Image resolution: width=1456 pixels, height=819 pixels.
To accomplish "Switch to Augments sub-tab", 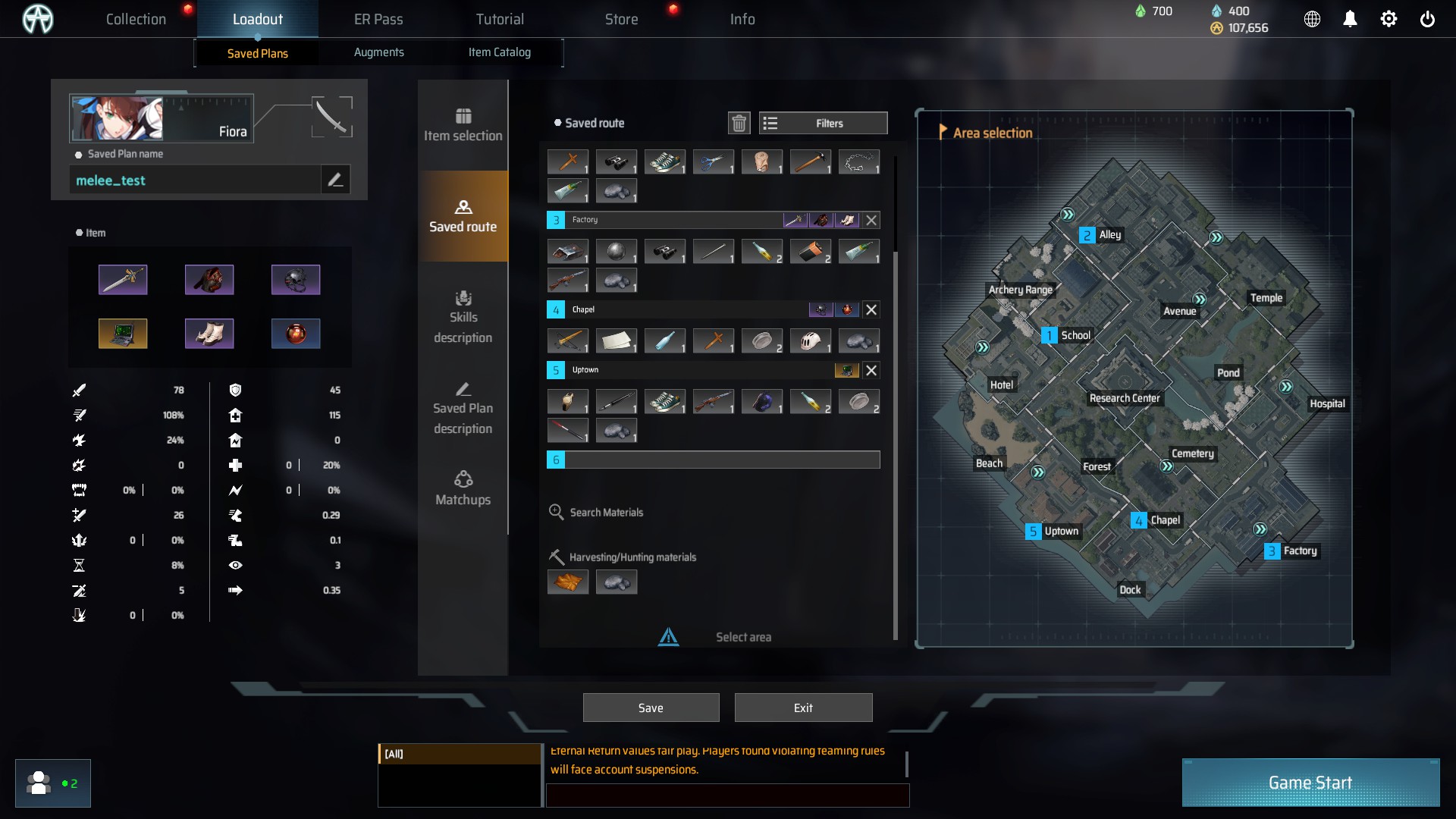I will tap(378, 52).
